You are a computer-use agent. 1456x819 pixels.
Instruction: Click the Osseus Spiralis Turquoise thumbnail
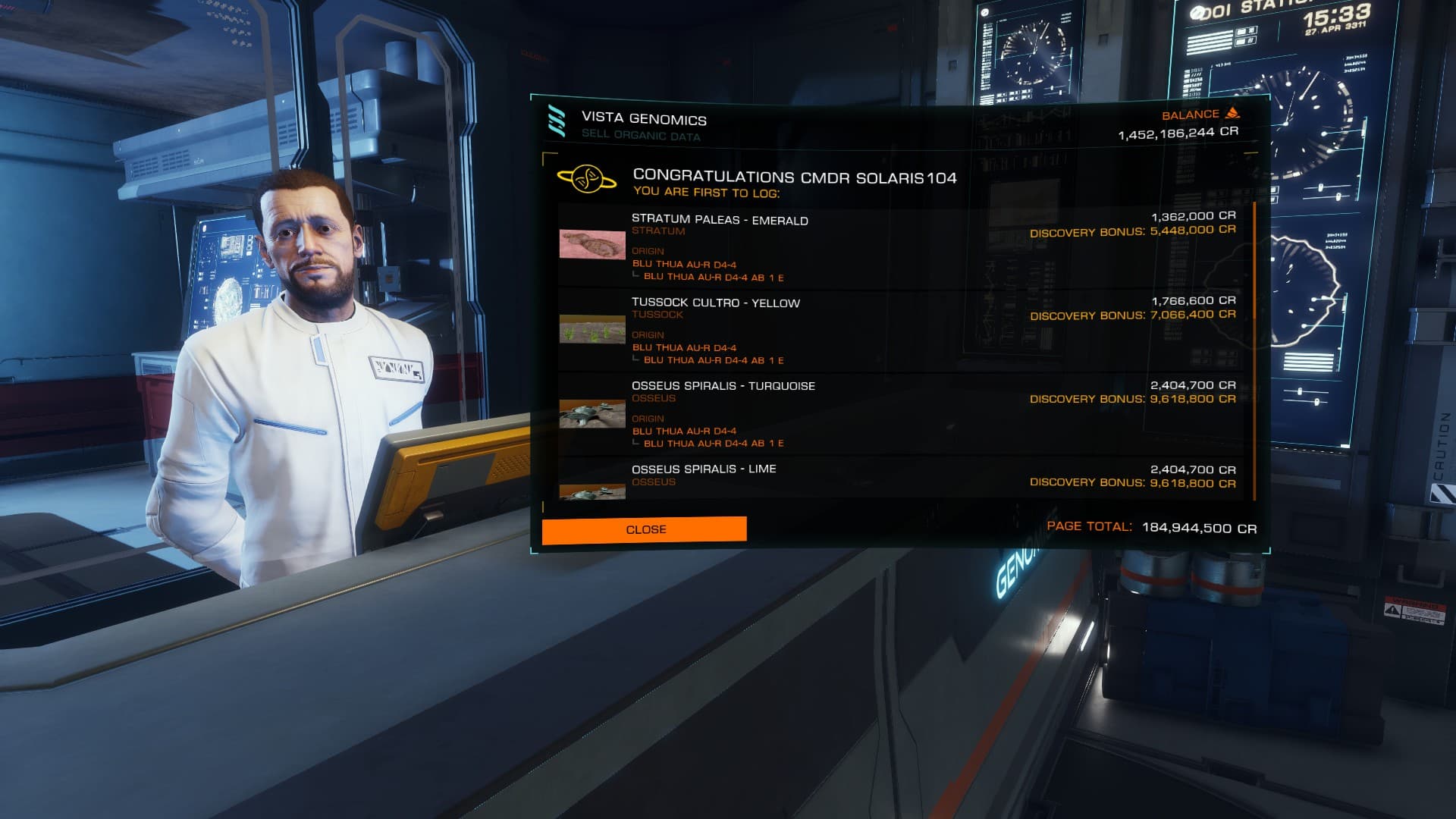click(592, 413)
